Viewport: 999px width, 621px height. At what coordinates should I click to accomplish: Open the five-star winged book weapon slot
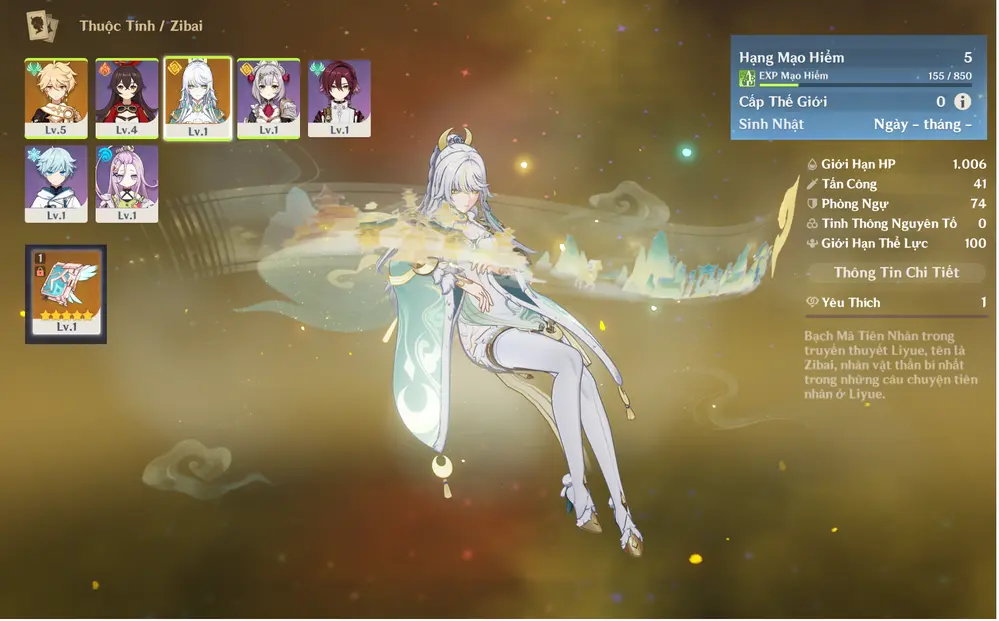pyautogui.click(x=66, y=294)
